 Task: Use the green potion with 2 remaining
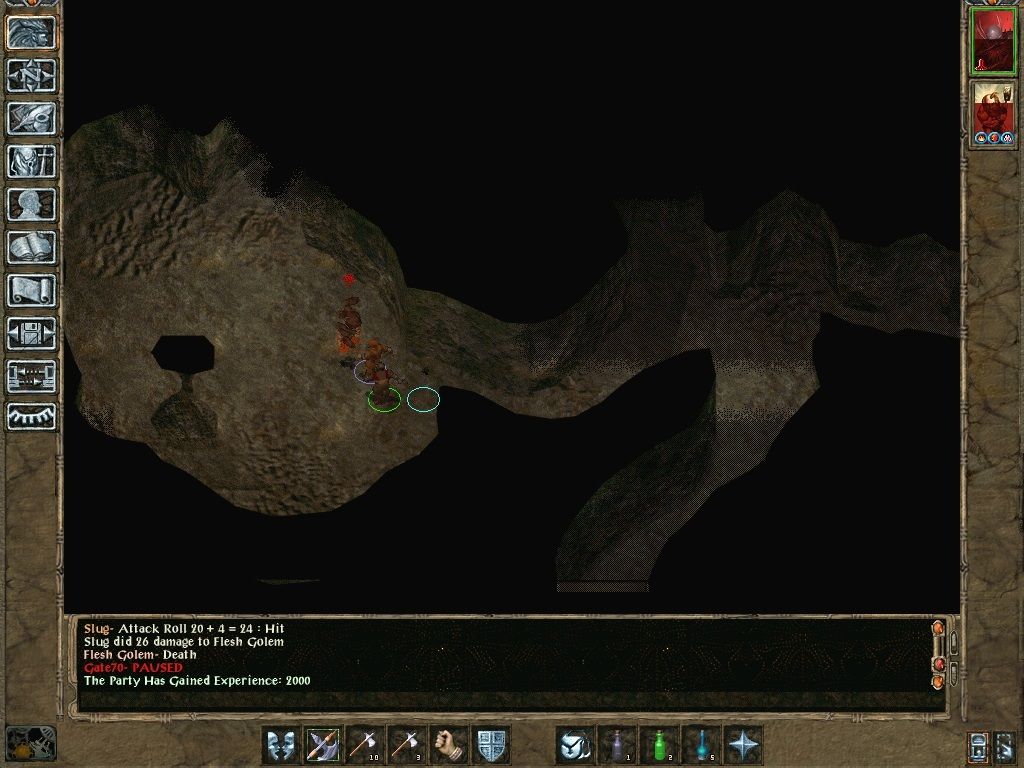(659, 745)
